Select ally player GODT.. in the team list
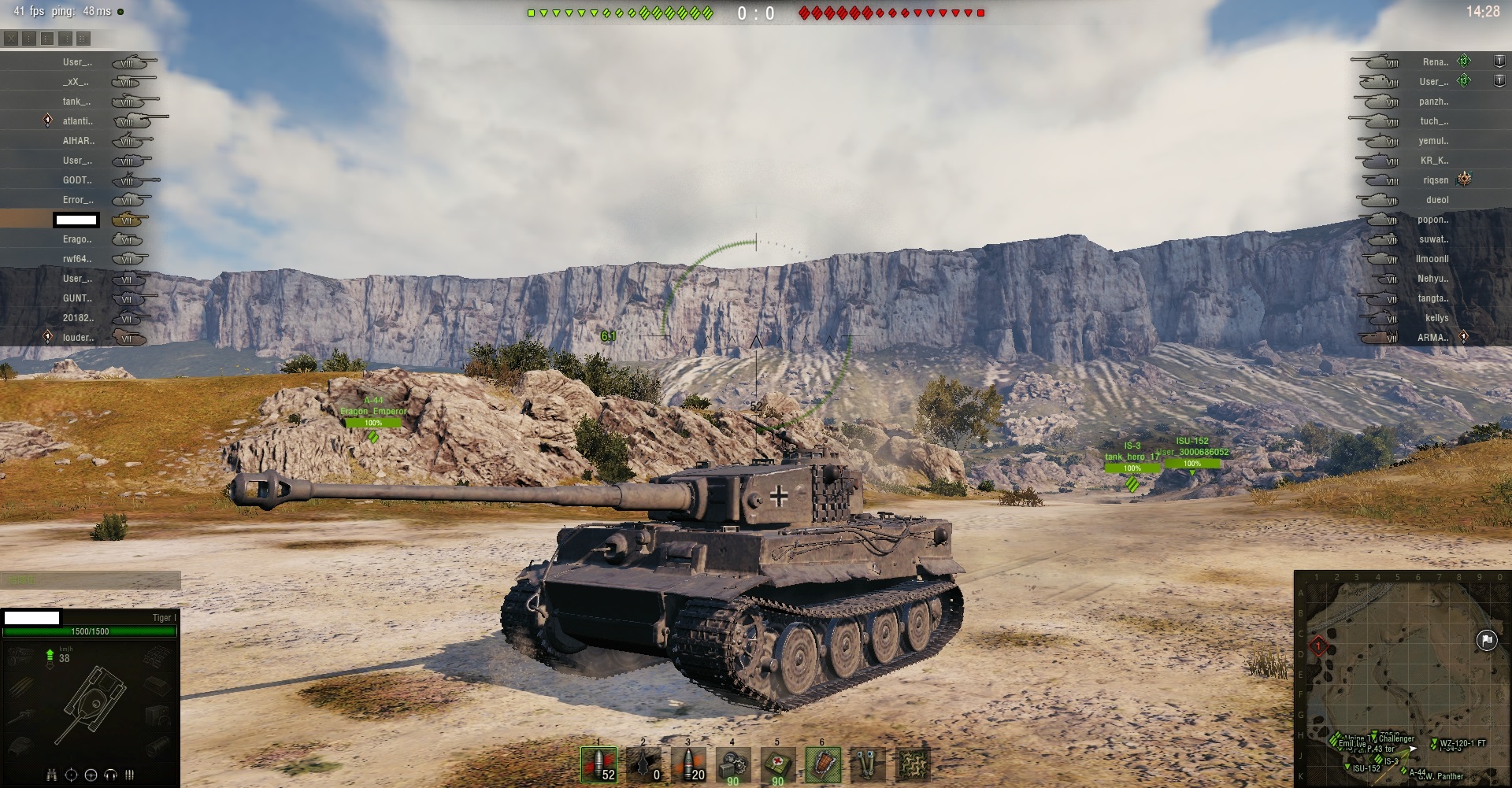Viewport: 1512px width, 788px height. tap(78, 180)
